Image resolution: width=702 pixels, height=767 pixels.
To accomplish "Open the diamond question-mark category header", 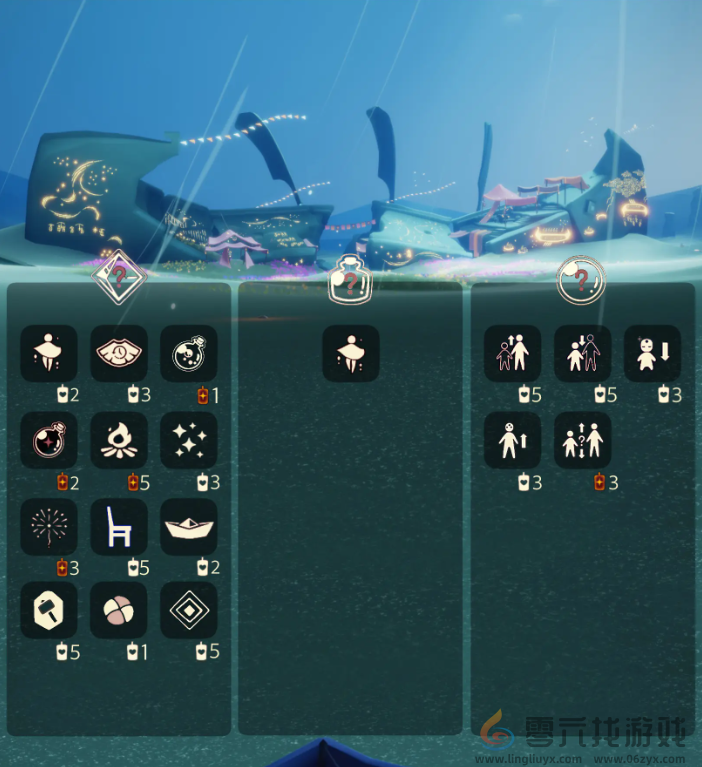I will (x=119, y=276).
